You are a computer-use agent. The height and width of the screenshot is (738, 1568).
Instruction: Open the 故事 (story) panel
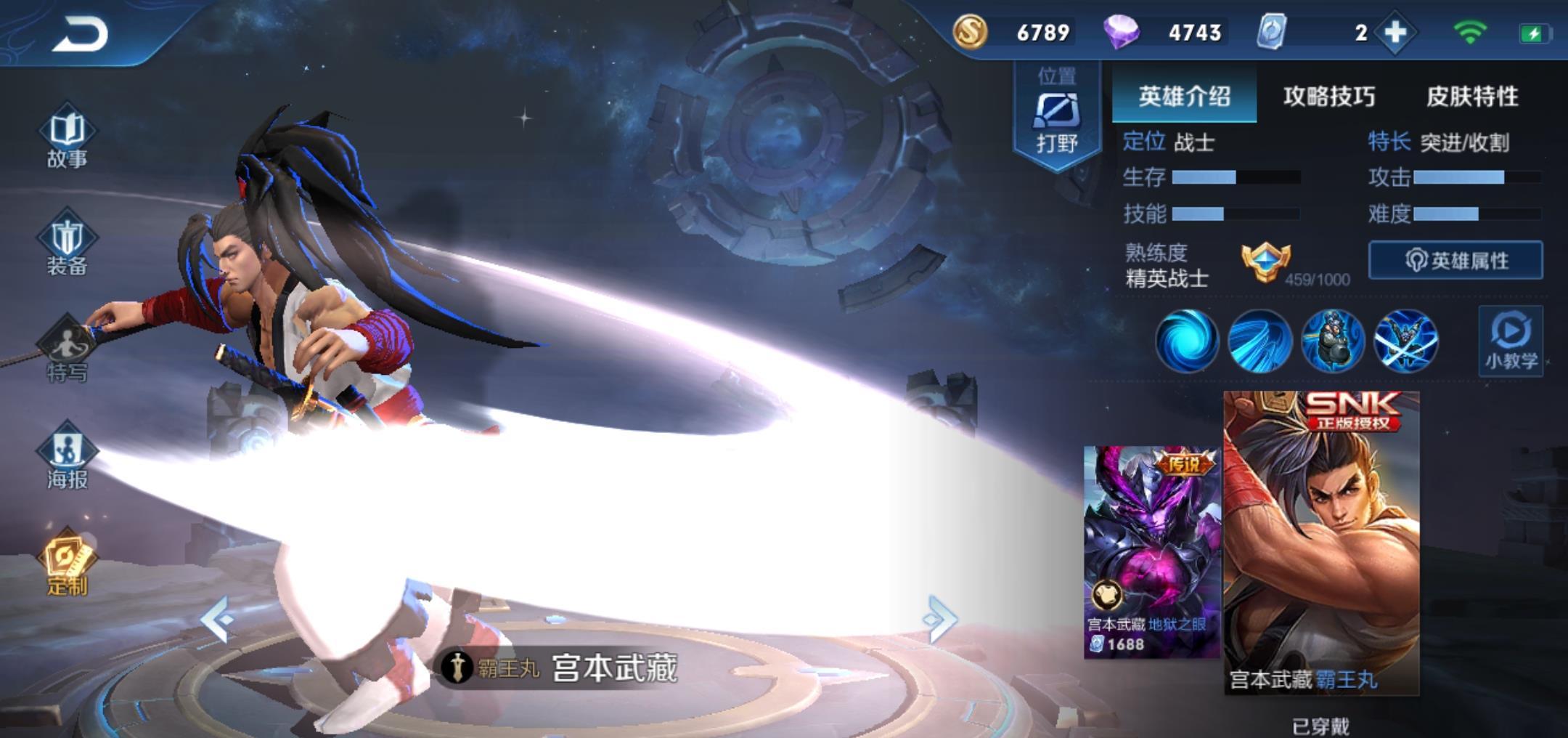68,142
